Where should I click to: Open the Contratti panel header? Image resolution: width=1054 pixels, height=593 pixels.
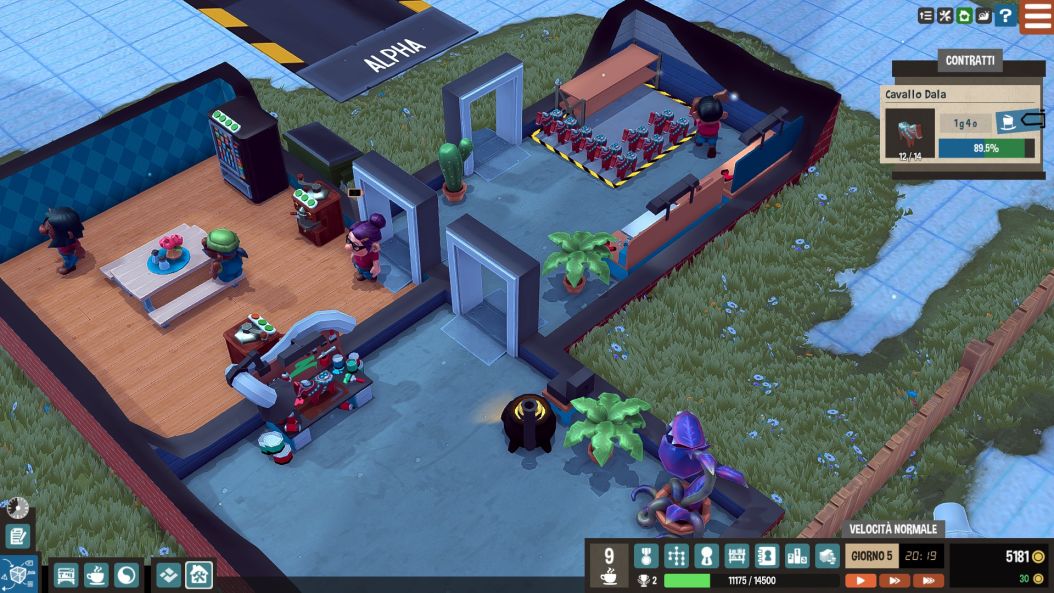pos(969,61)
